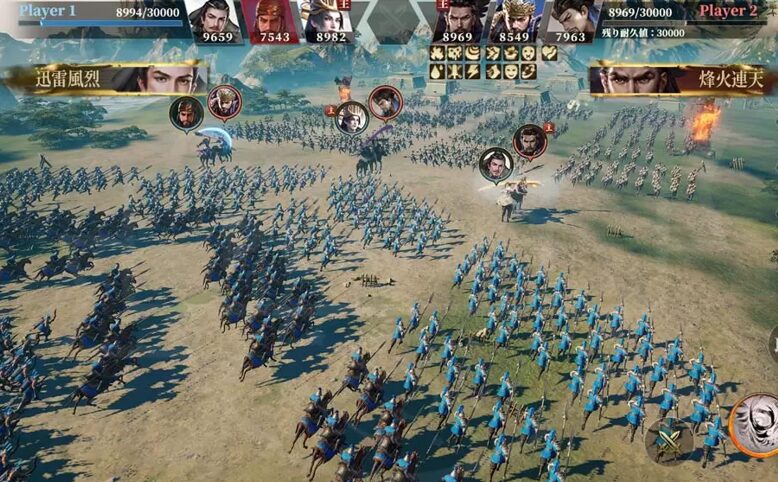Inspect the lightning bolt status icon
Image resolution: width=778 pixels, height=482 pixels.
click(474, 71)
